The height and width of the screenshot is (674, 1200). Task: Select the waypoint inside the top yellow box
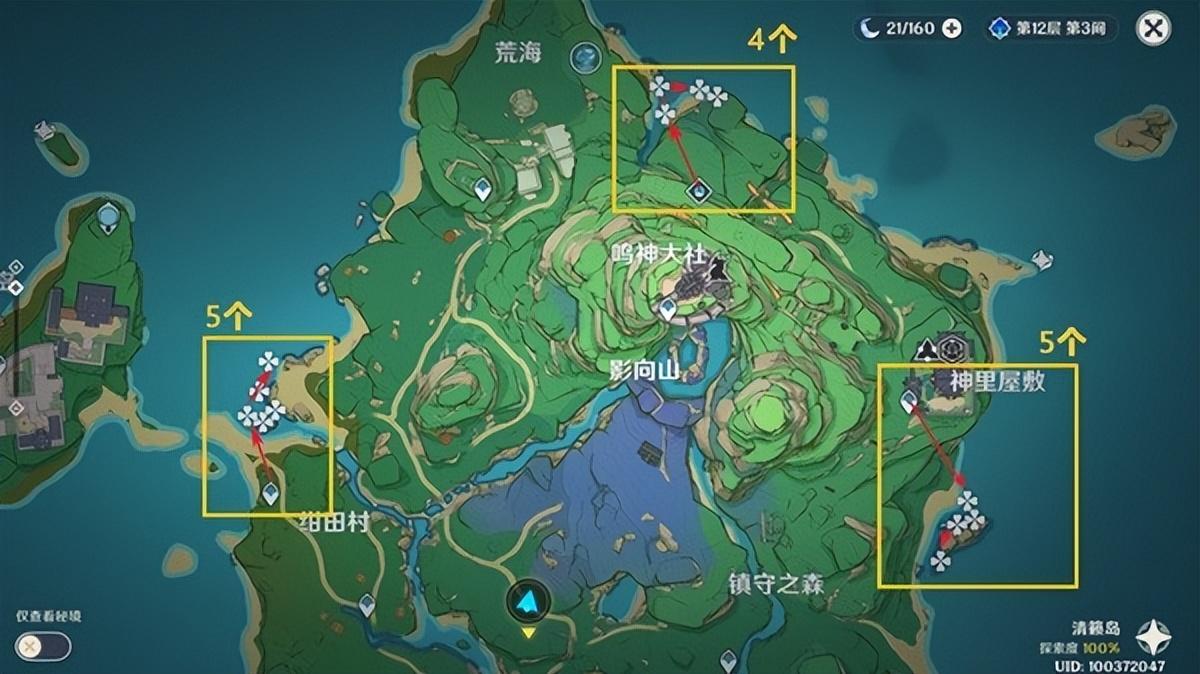(699, 190)
